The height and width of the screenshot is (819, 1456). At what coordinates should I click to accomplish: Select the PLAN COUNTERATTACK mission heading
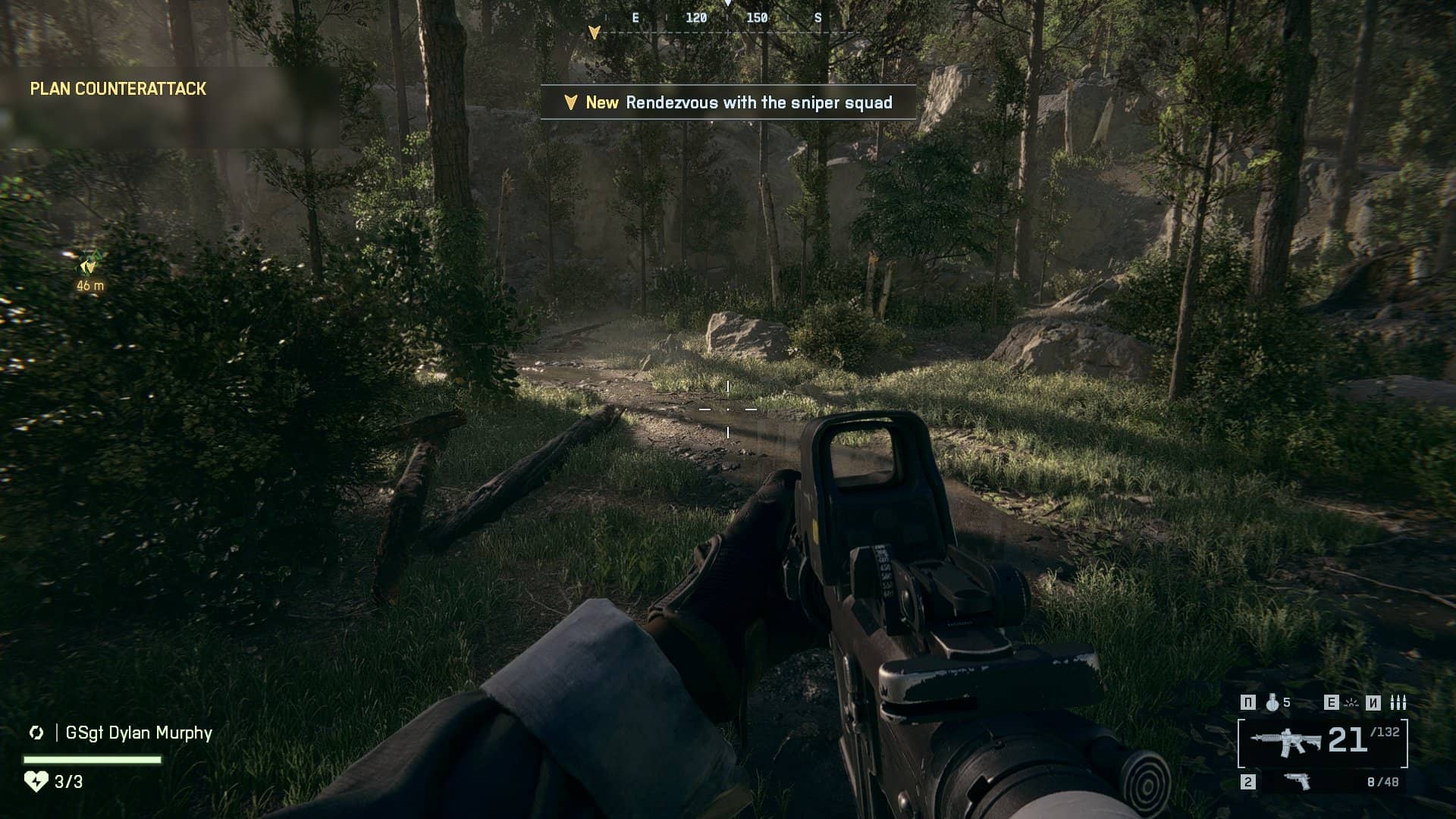point(118,88)
